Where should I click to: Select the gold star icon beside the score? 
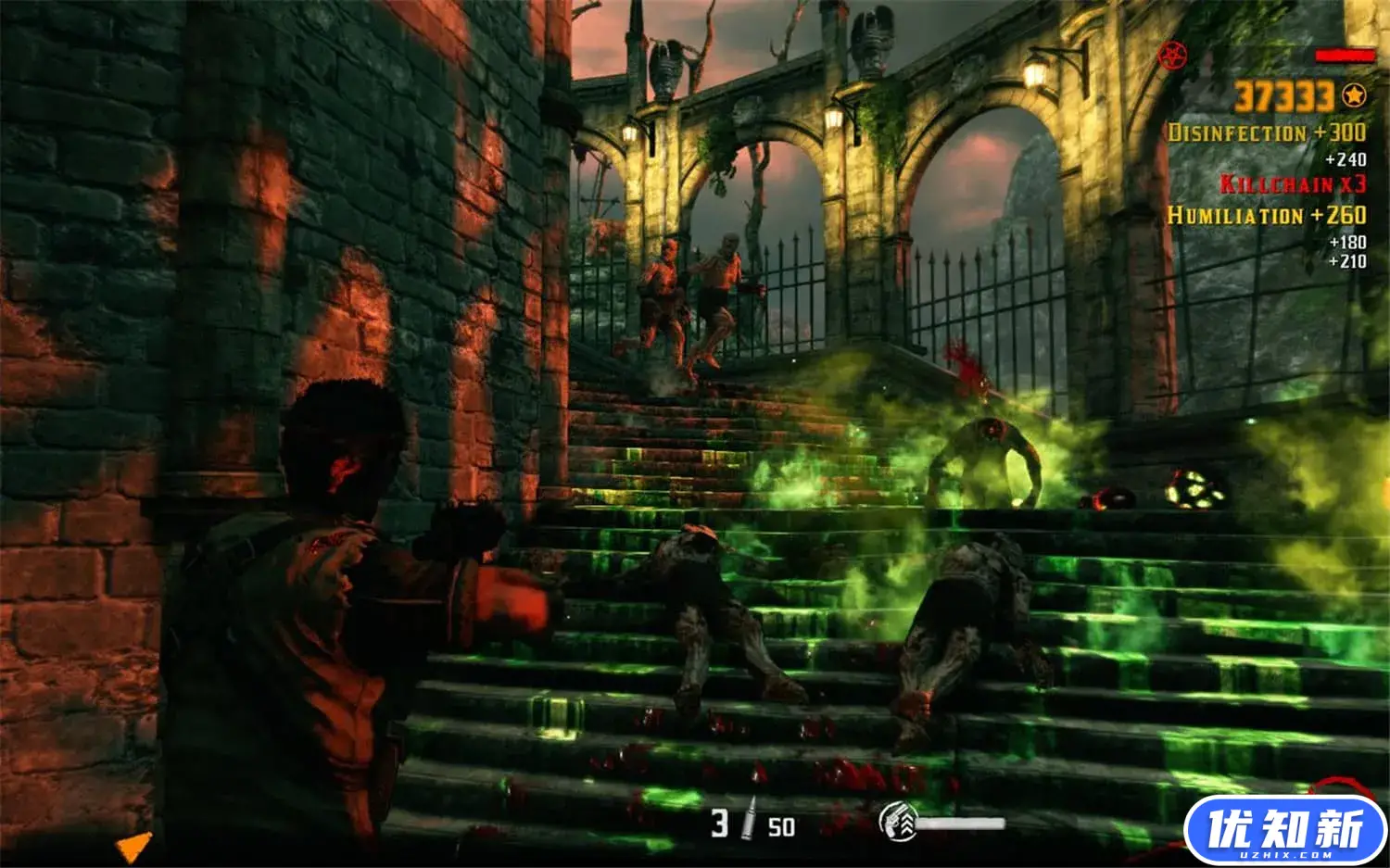coord(1354,95)
